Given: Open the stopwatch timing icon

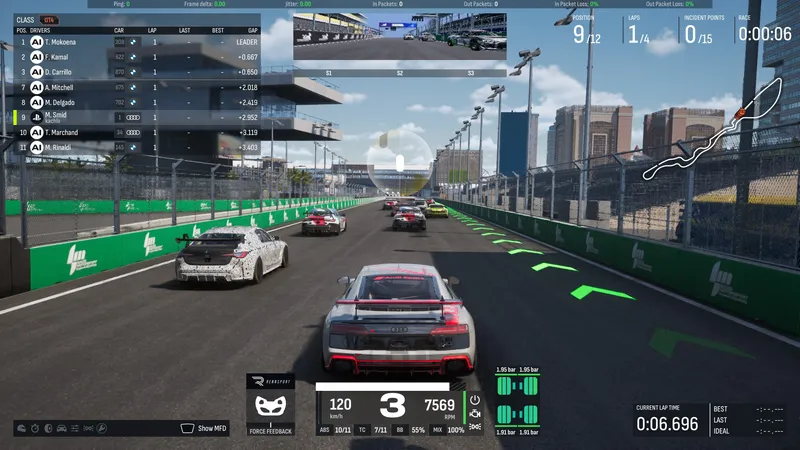Looking at the screenshot, I should (35, 428).
